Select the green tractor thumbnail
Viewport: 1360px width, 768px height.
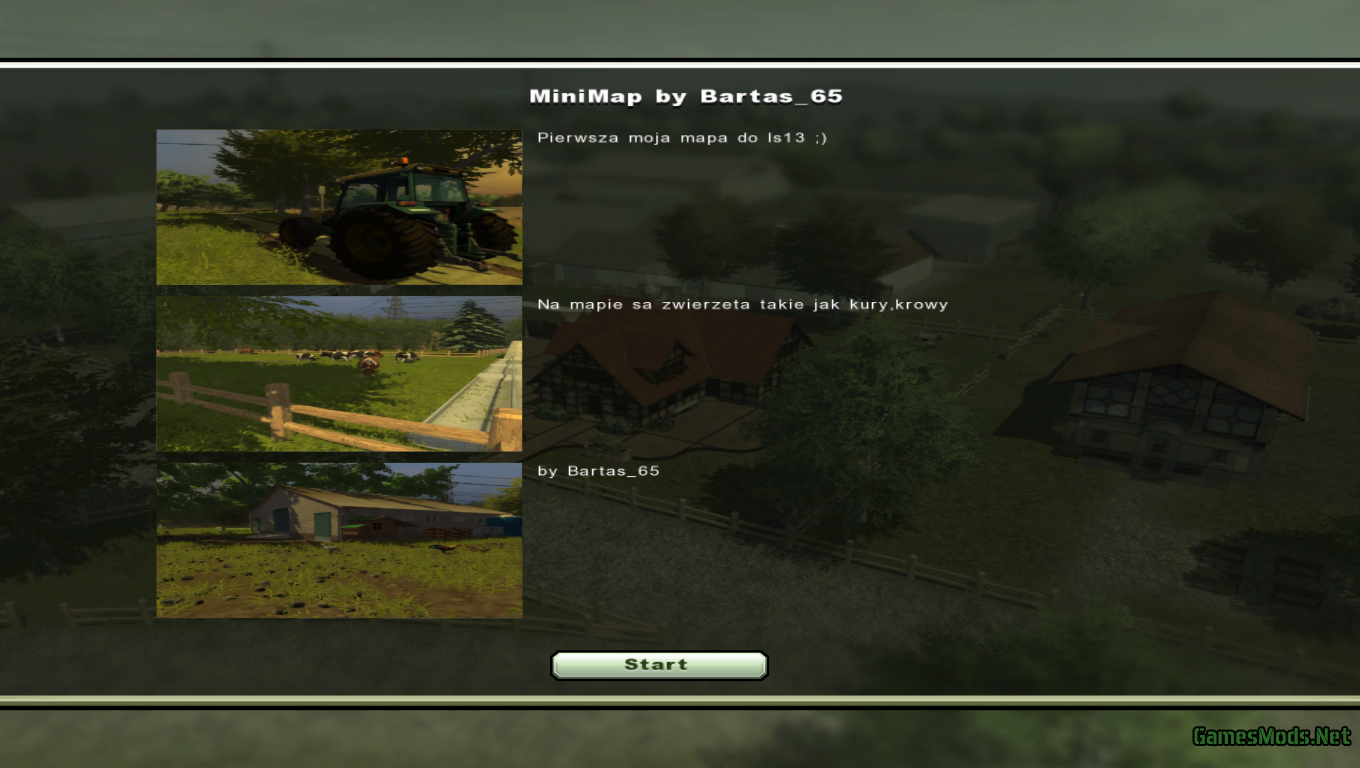pos(339,207)
